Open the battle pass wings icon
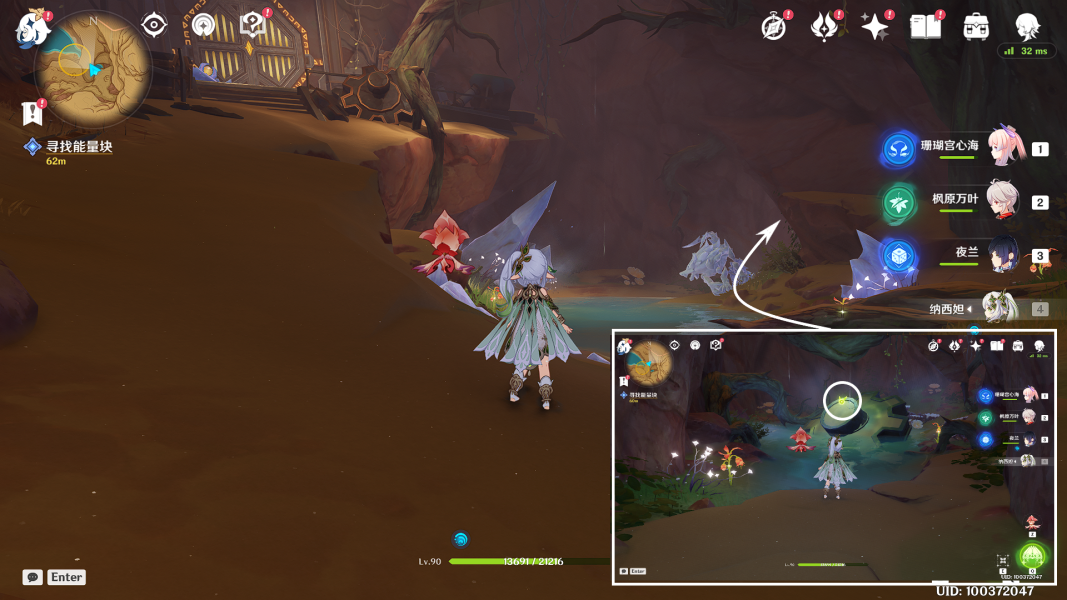The height and width of the screenshot is (600, 1067). coord(824,27)
